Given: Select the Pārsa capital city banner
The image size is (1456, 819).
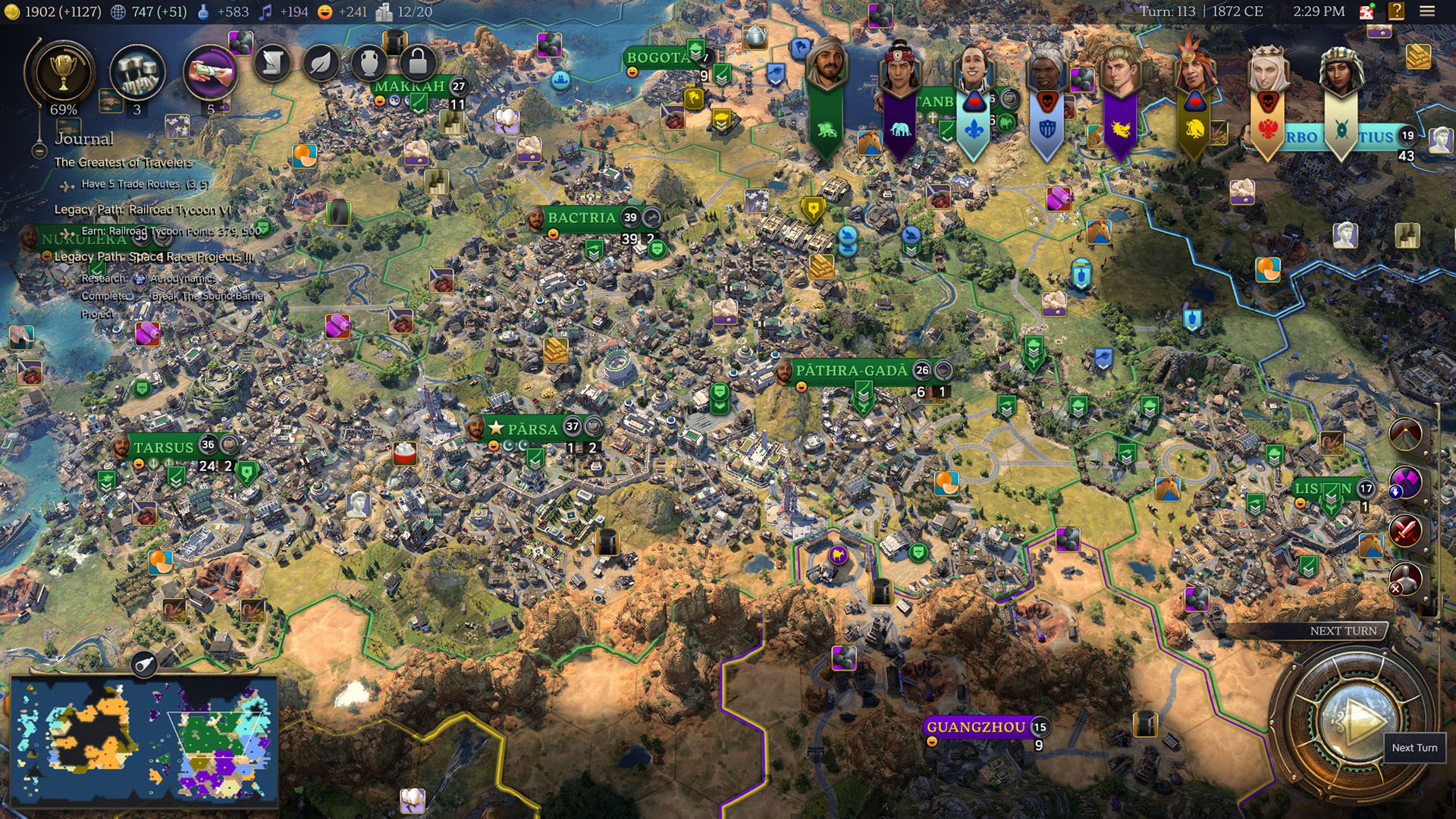Looking at the screenshot, I should [532, 428].
